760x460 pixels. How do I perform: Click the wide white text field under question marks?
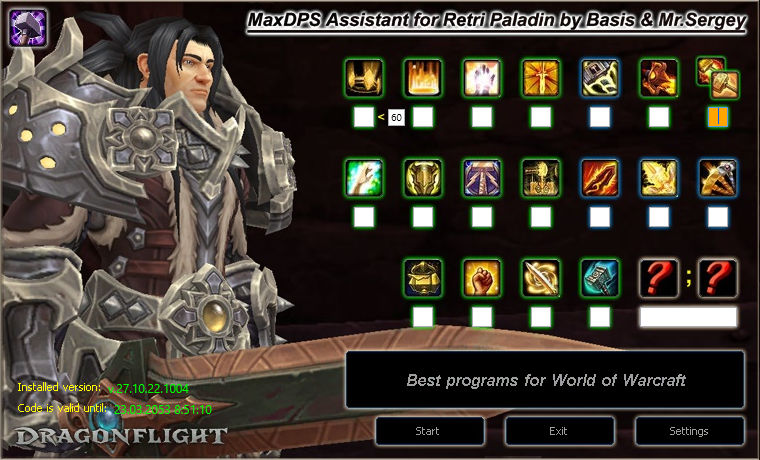click(x=688, y=317)
